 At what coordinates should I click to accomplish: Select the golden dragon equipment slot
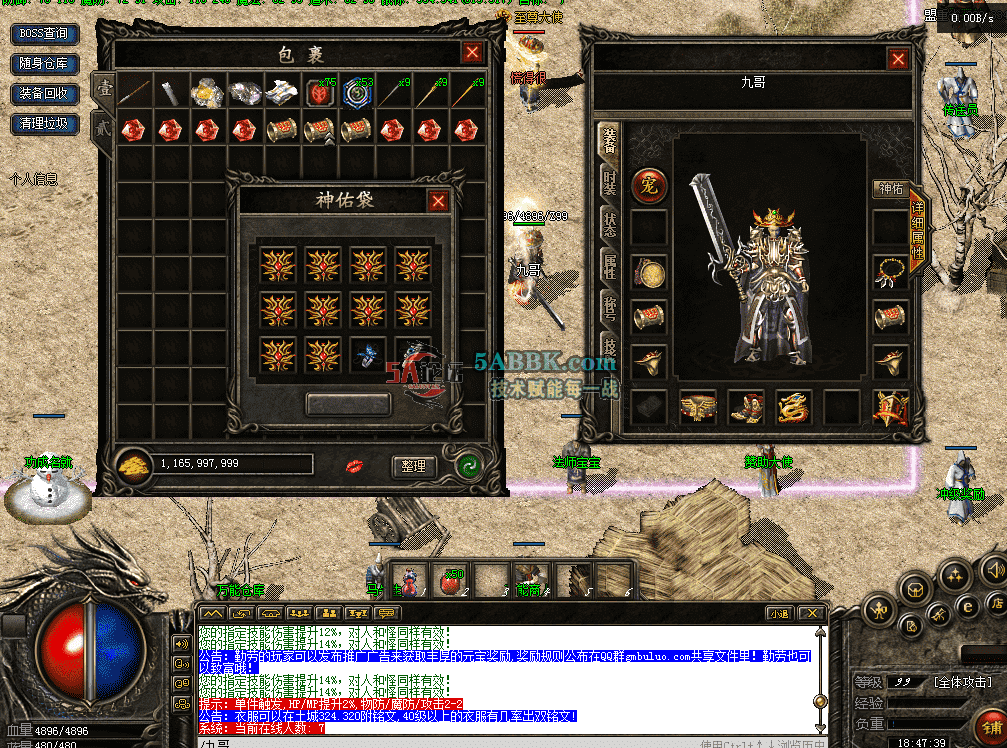tap(794, 408)
